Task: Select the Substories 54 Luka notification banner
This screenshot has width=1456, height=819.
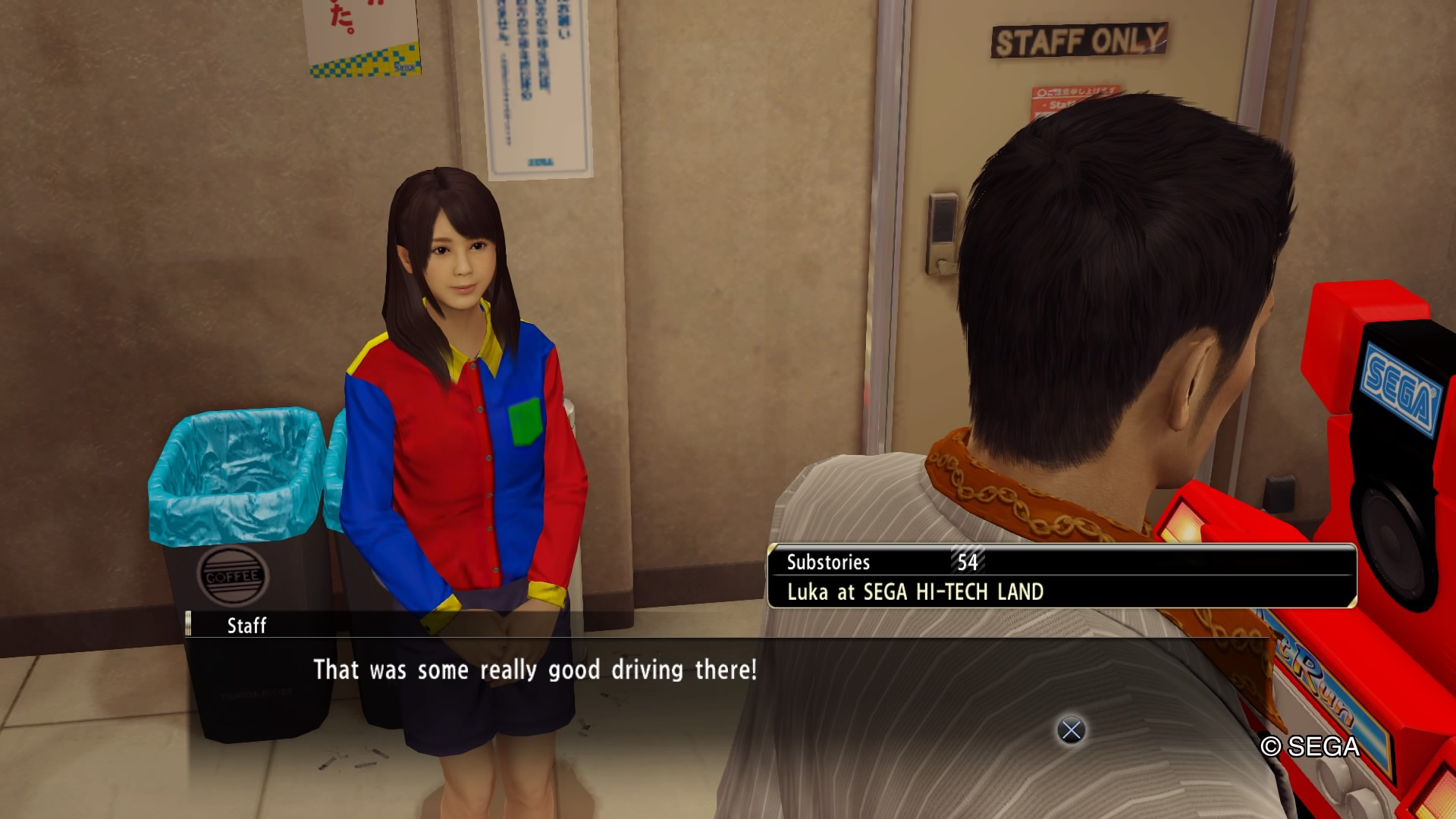Action: [1062, 576]
